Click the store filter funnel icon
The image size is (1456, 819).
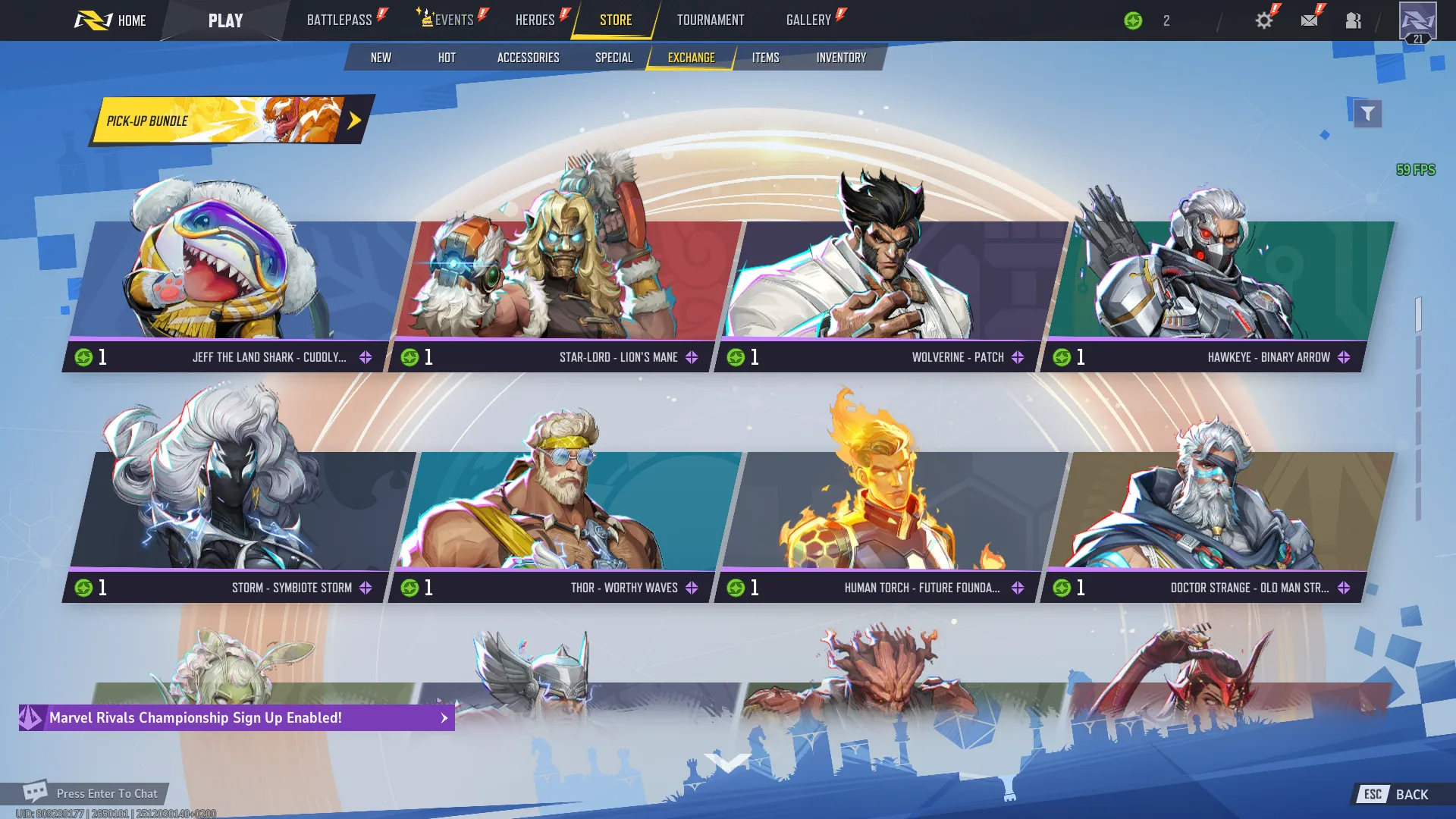point(1367,112)
